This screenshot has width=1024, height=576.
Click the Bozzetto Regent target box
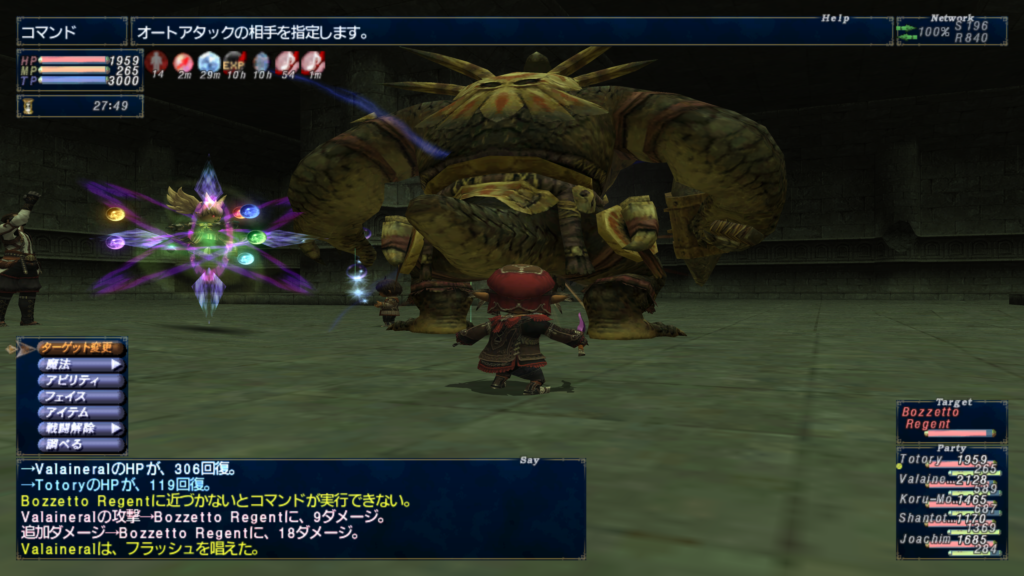951,420
